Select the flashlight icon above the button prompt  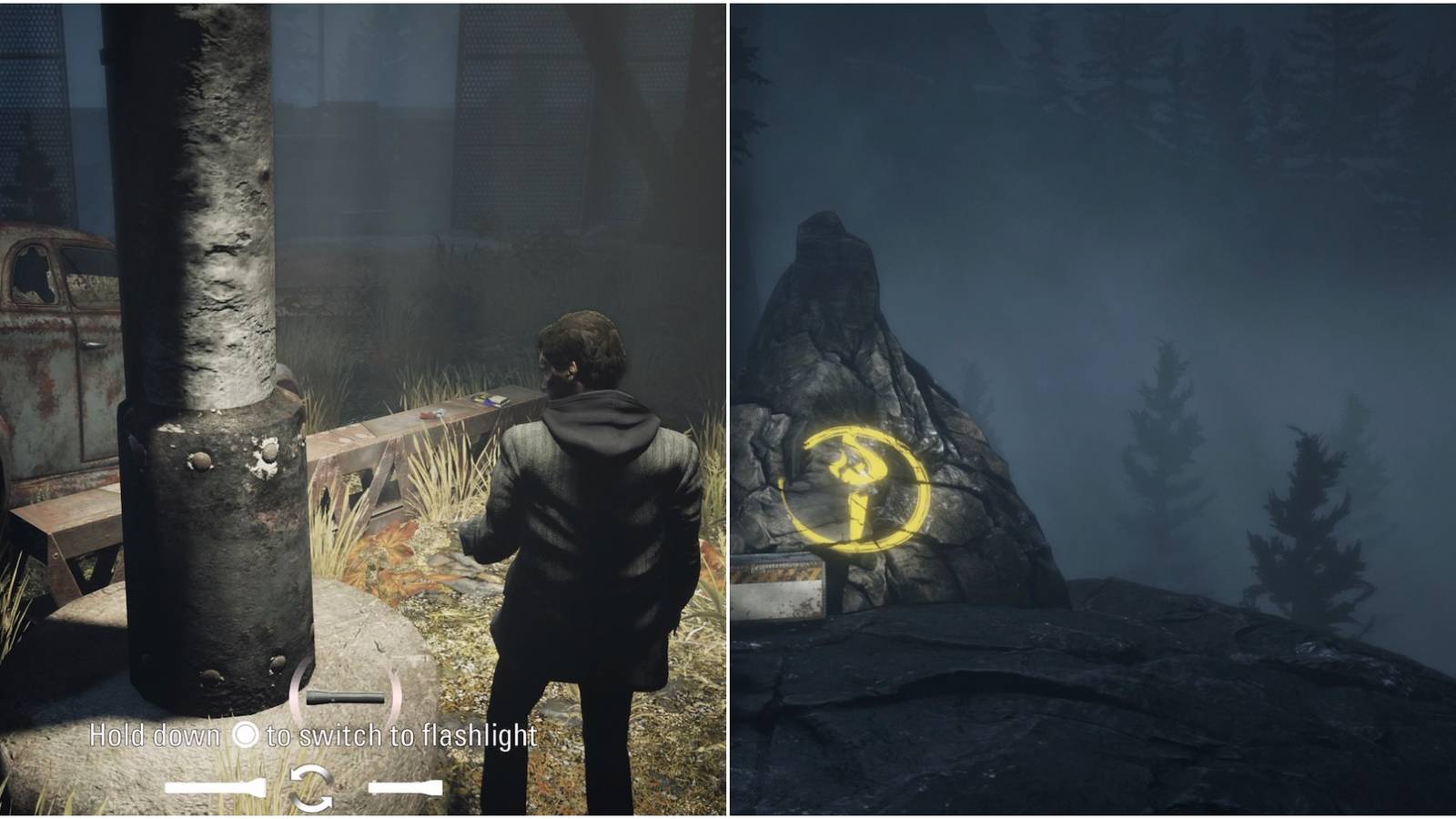pos(344,697)
